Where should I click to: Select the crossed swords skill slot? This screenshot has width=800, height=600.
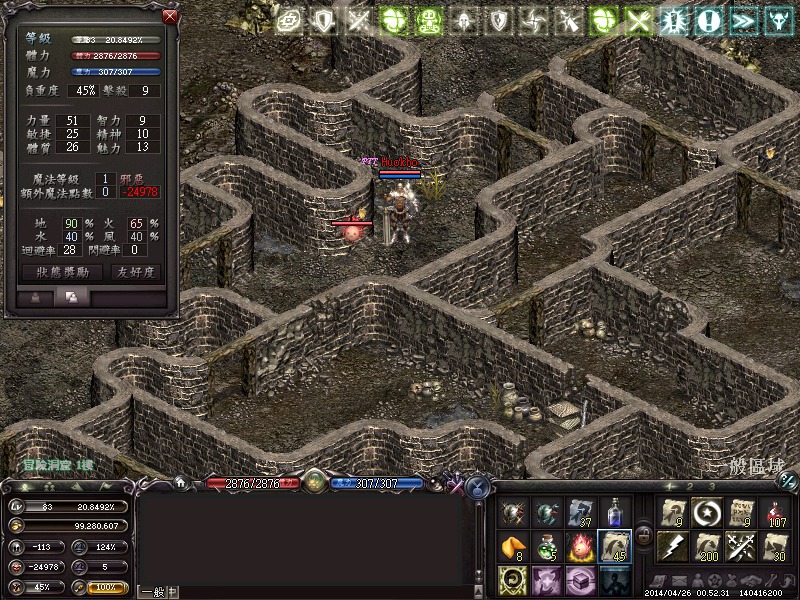[740, 546]
